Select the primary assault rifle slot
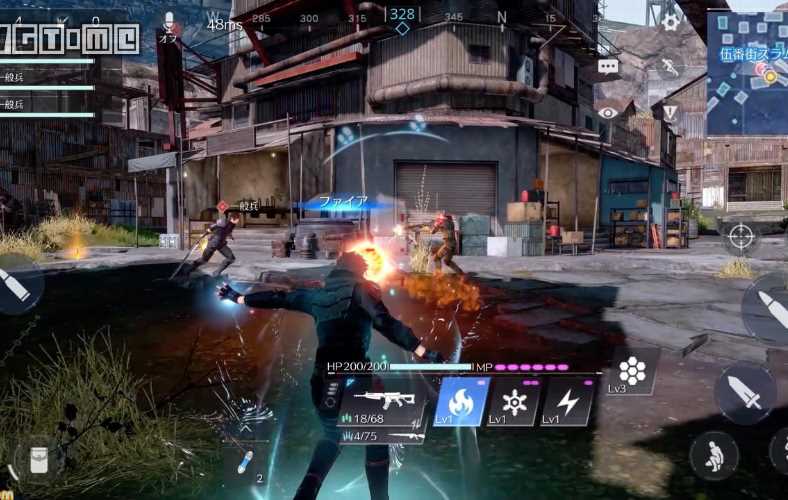788x500 pixels. click(385, 402)
